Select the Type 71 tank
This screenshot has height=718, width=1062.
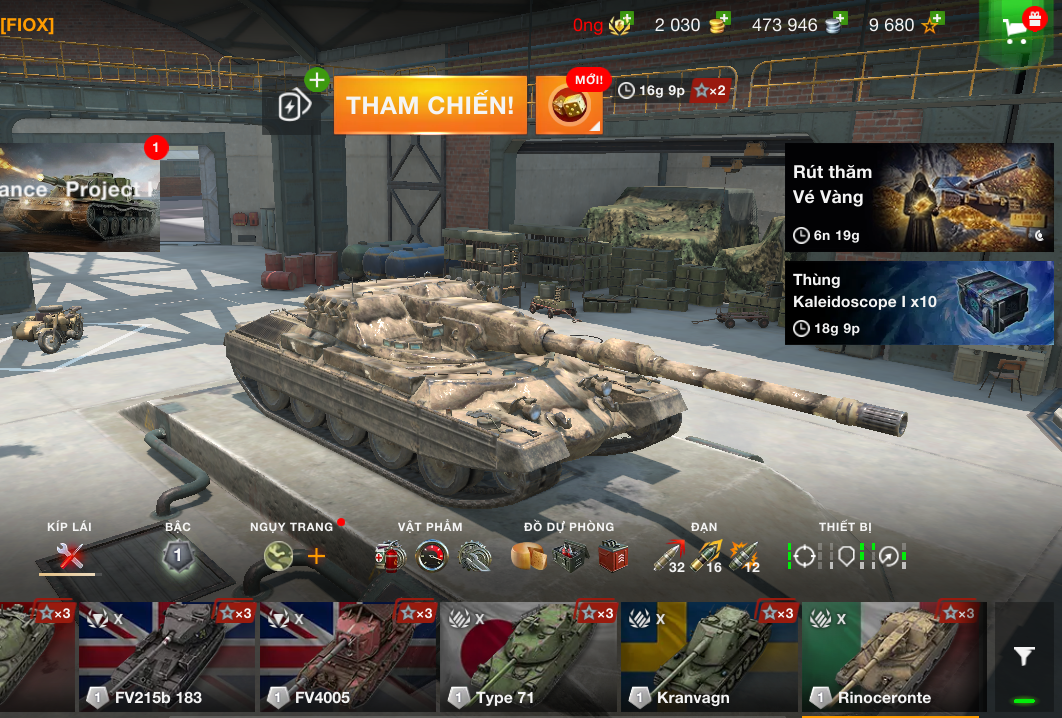click(x=527, y=658)
